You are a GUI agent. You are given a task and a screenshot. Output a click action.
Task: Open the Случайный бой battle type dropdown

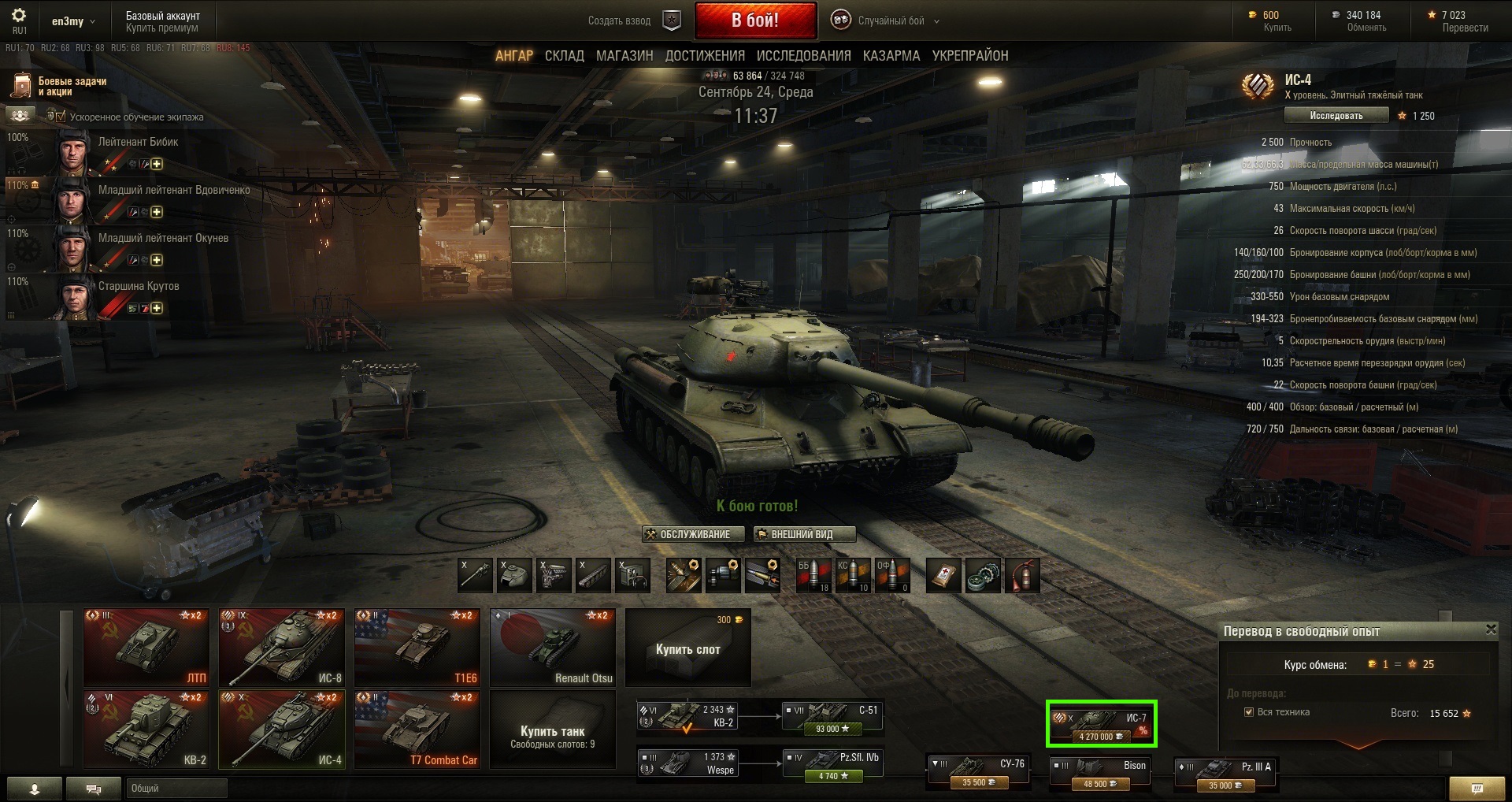[891, 21]
